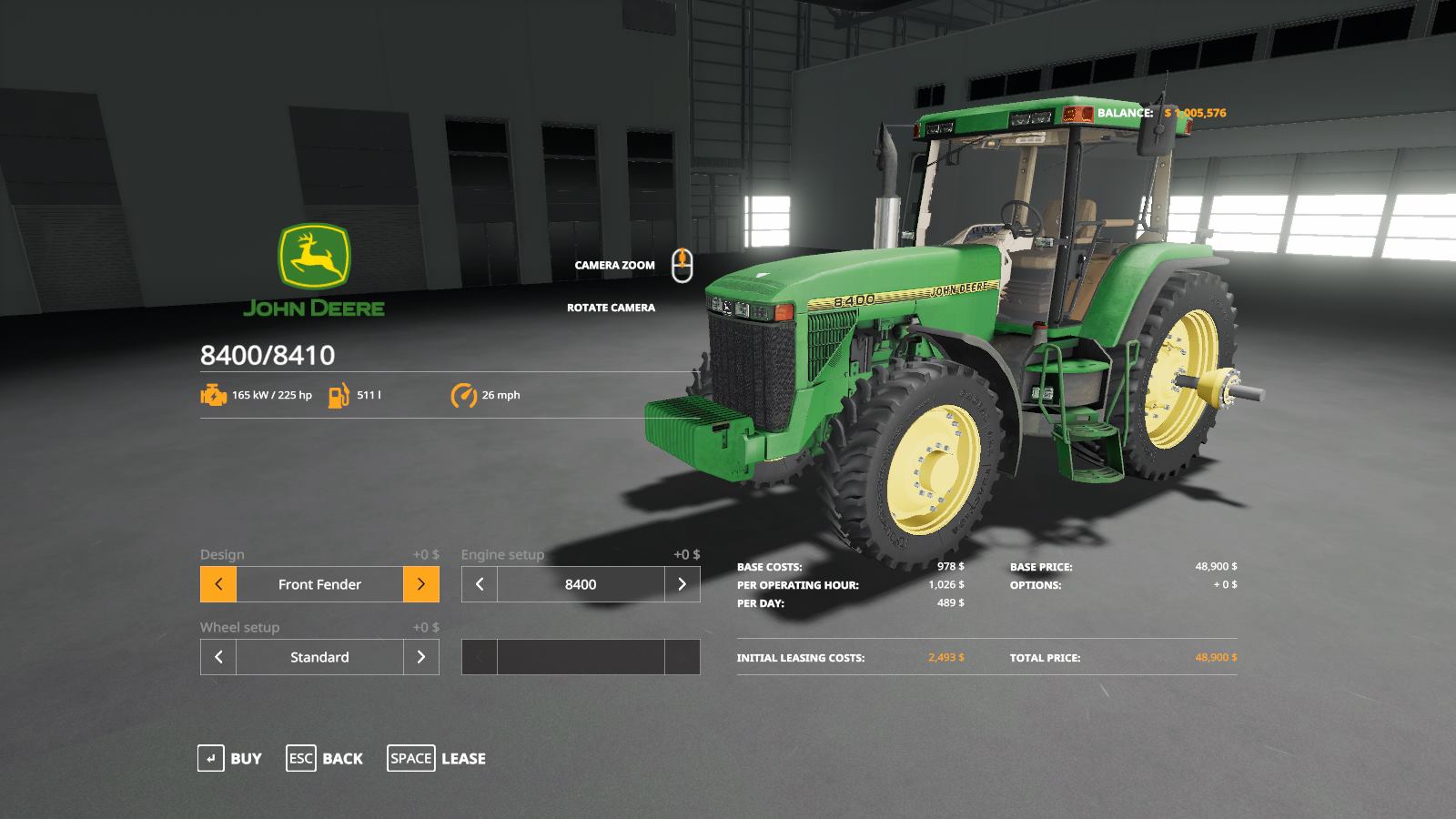Click the SPACE key icon beside LEASE
1456x819 pixels.
[411, 758]
